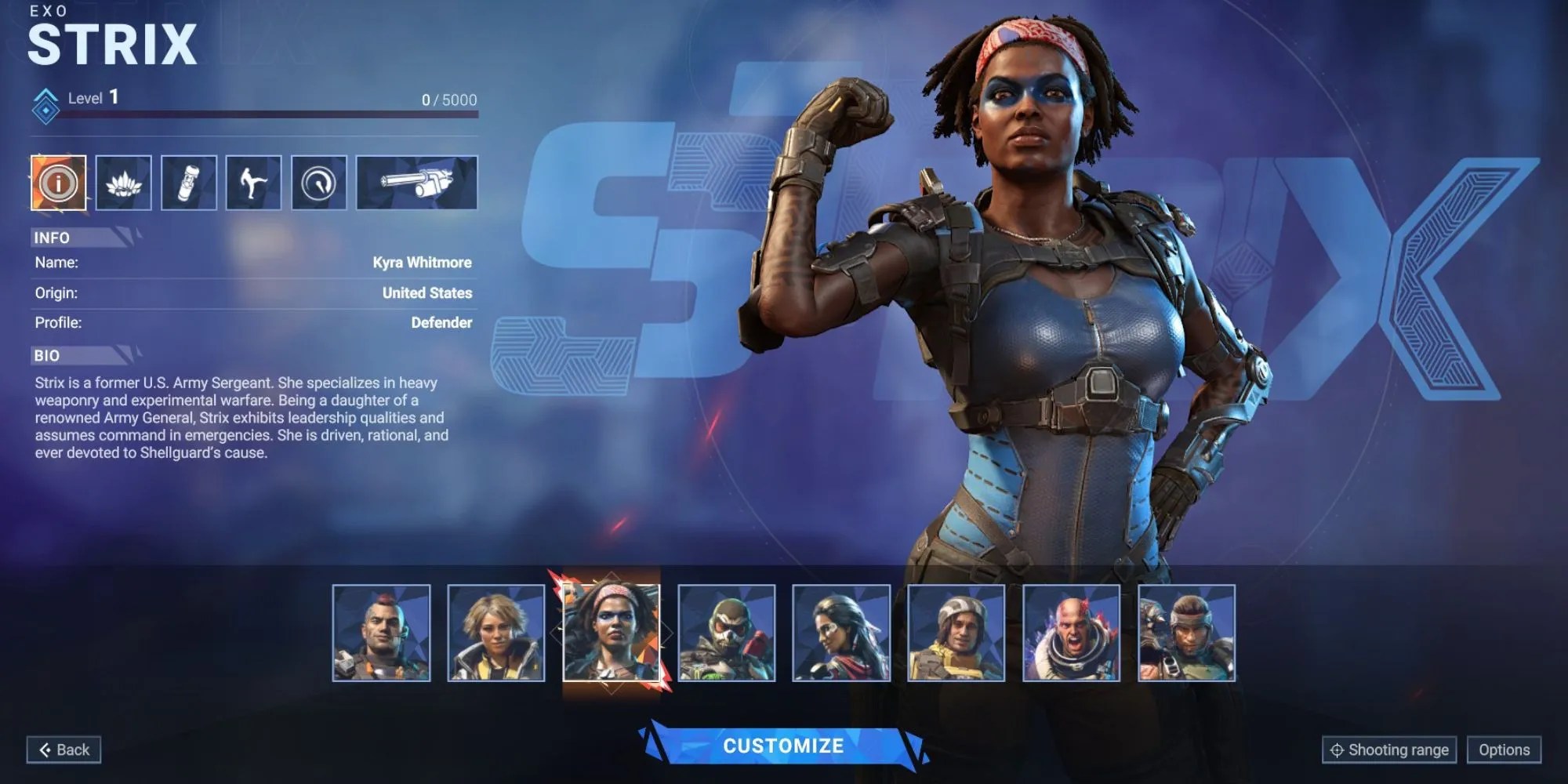
Task: Click the crosshair icon on Shooting range button
Action: [1339, 750]
